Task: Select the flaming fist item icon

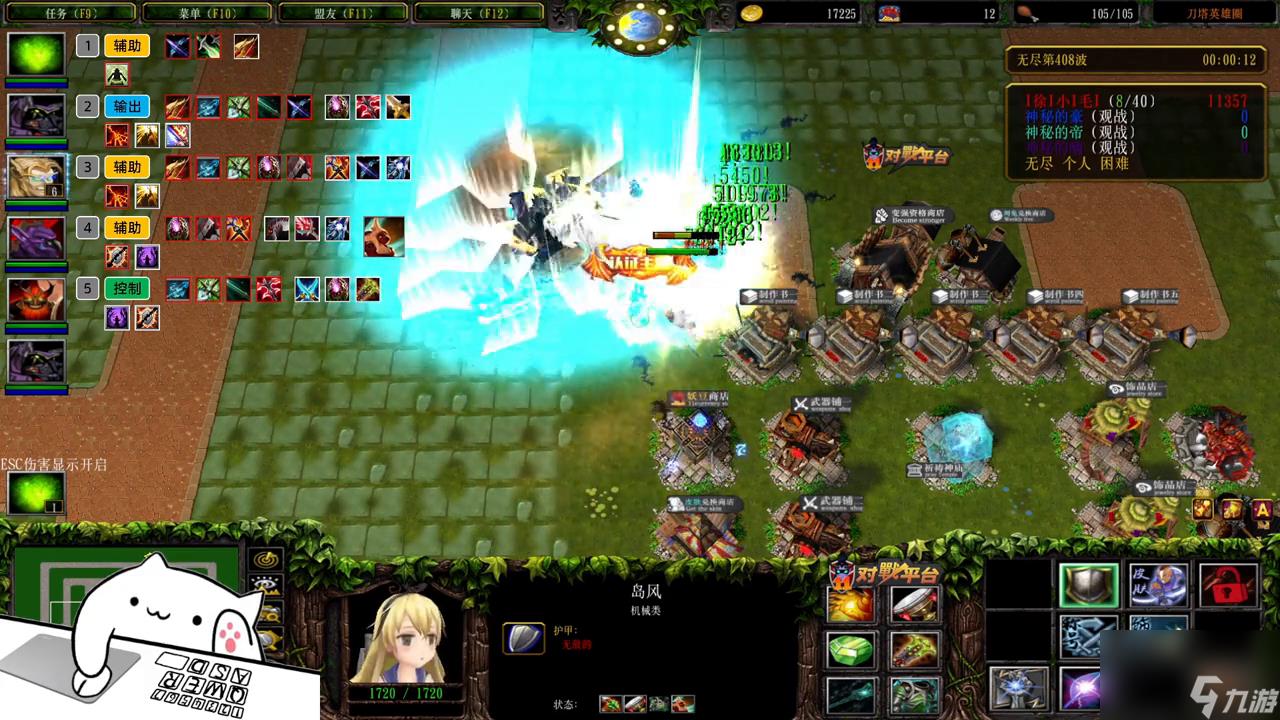Action: tap(850, 605)
